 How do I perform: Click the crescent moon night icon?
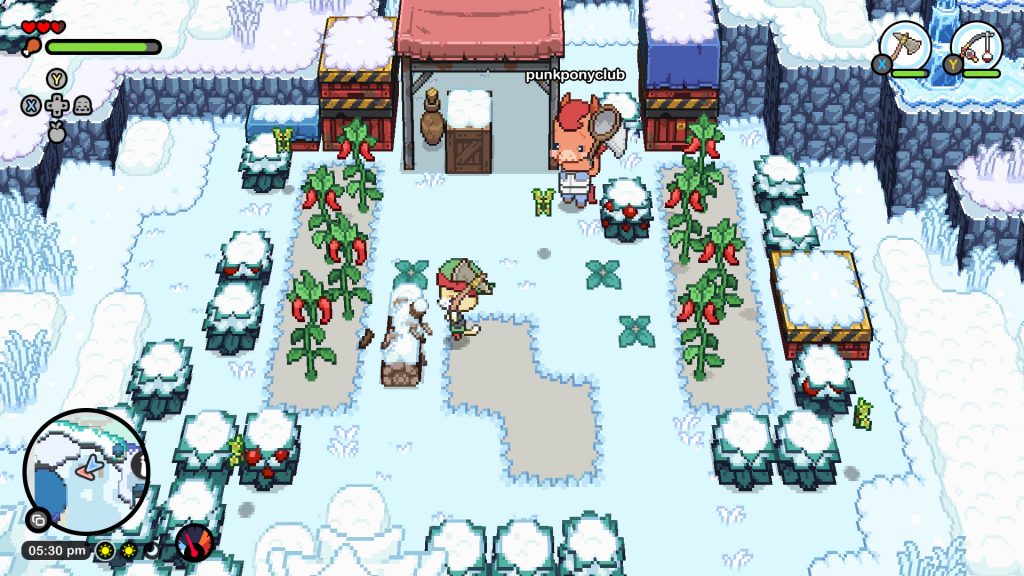[x=152, y=550]
